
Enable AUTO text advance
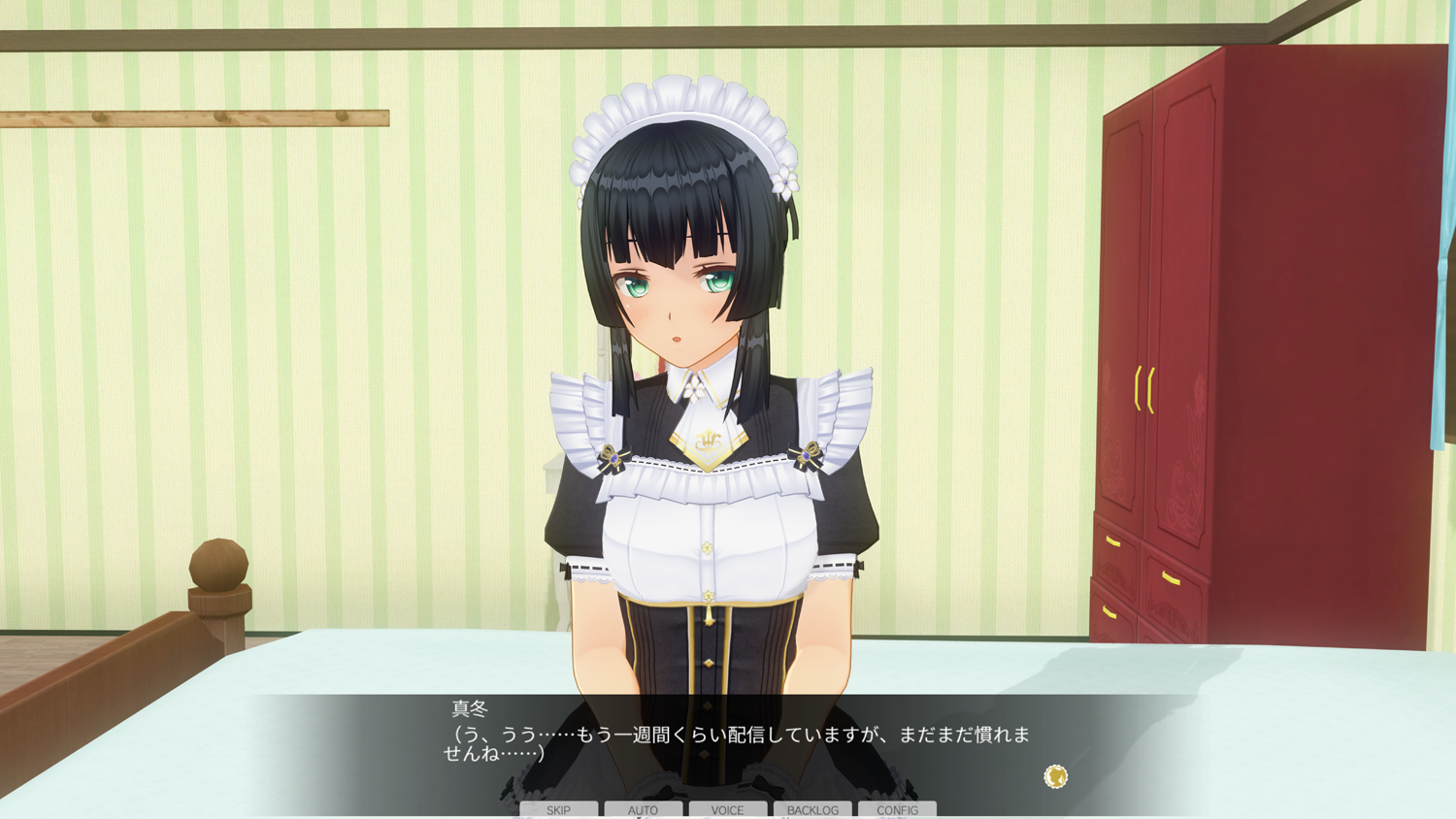click(x=643, y=809)
